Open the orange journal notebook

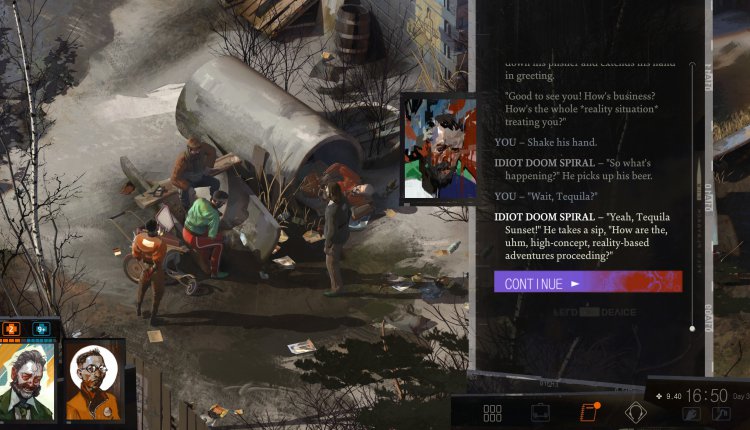(588, 412)
